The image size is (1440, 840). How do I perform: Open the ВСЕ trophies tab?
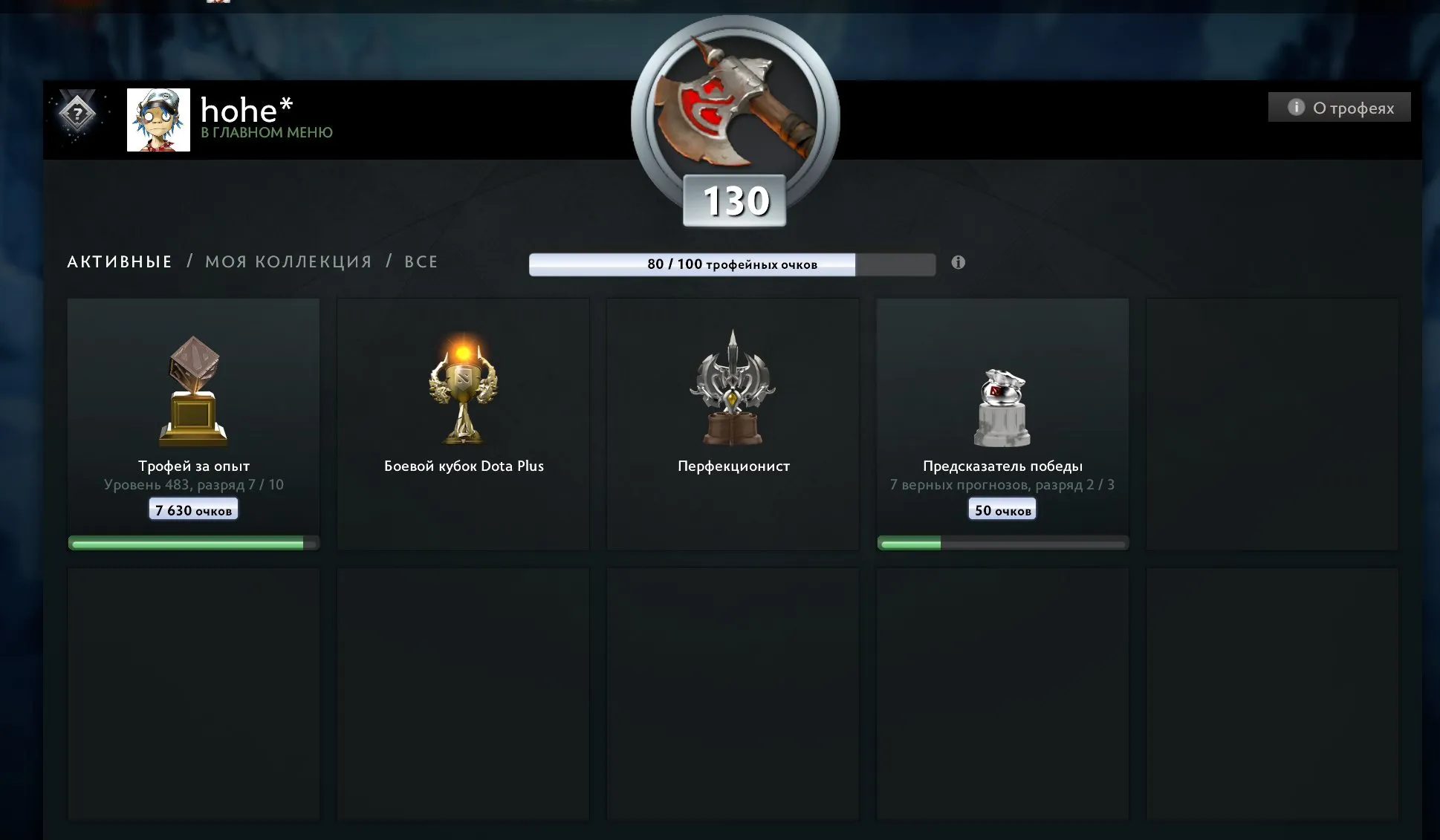coord(420,261)
